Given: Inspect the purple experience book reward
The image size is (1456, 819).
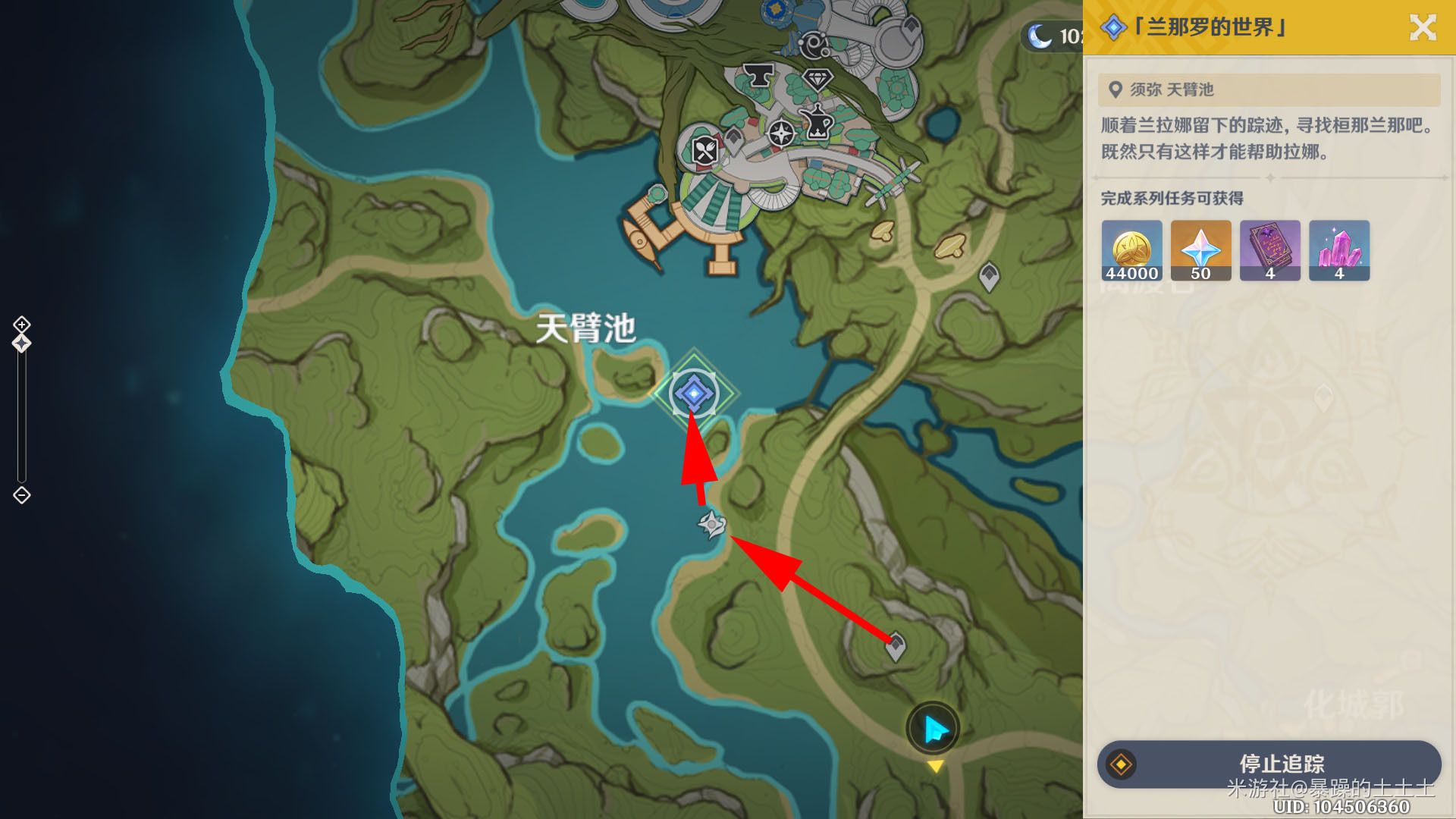Looking at the screenshot, I should pyautogui.click(x=1269, y=250).
